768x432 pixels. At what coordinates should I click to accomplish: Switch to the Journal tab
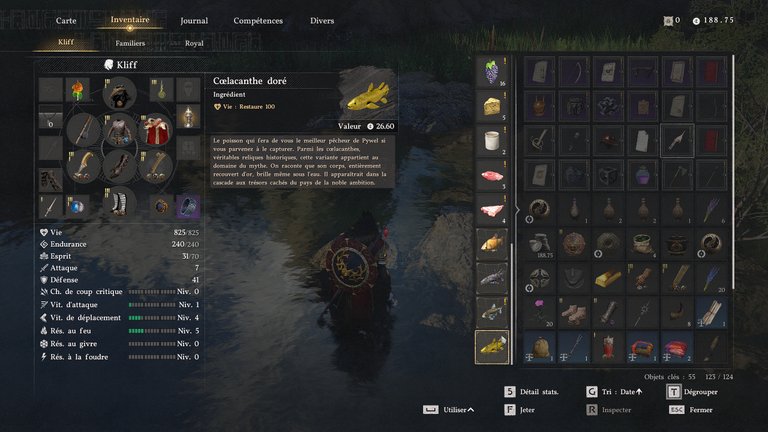tap(194, 20)
